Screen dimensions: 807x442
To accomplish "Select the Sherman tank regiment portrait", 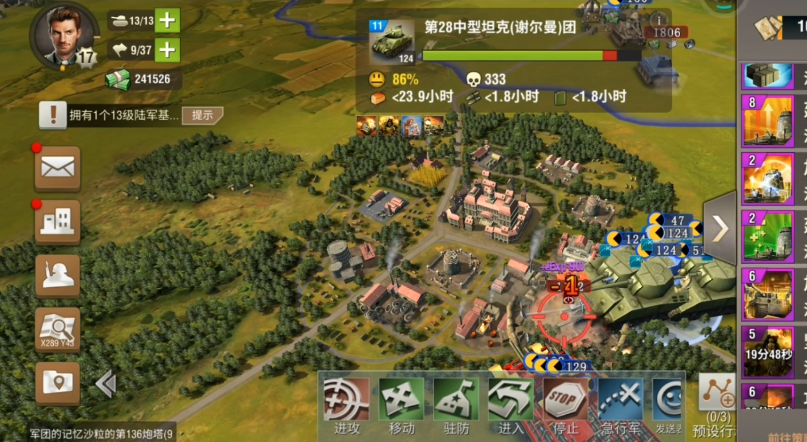I will [391, 44].
